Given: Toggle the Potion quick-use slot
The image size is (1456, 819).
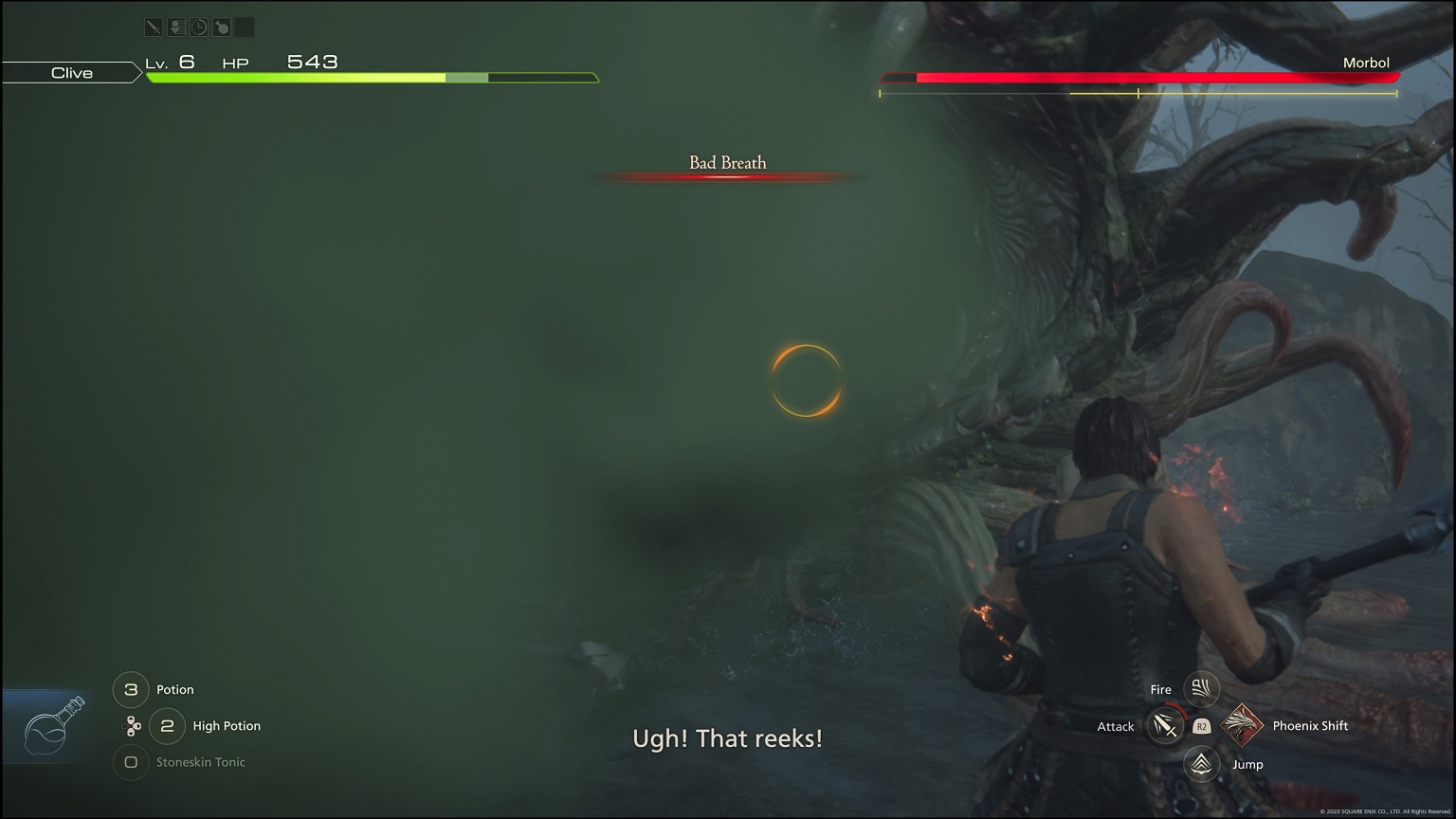Looking at the screenshot, I should (x=130, y=690).
